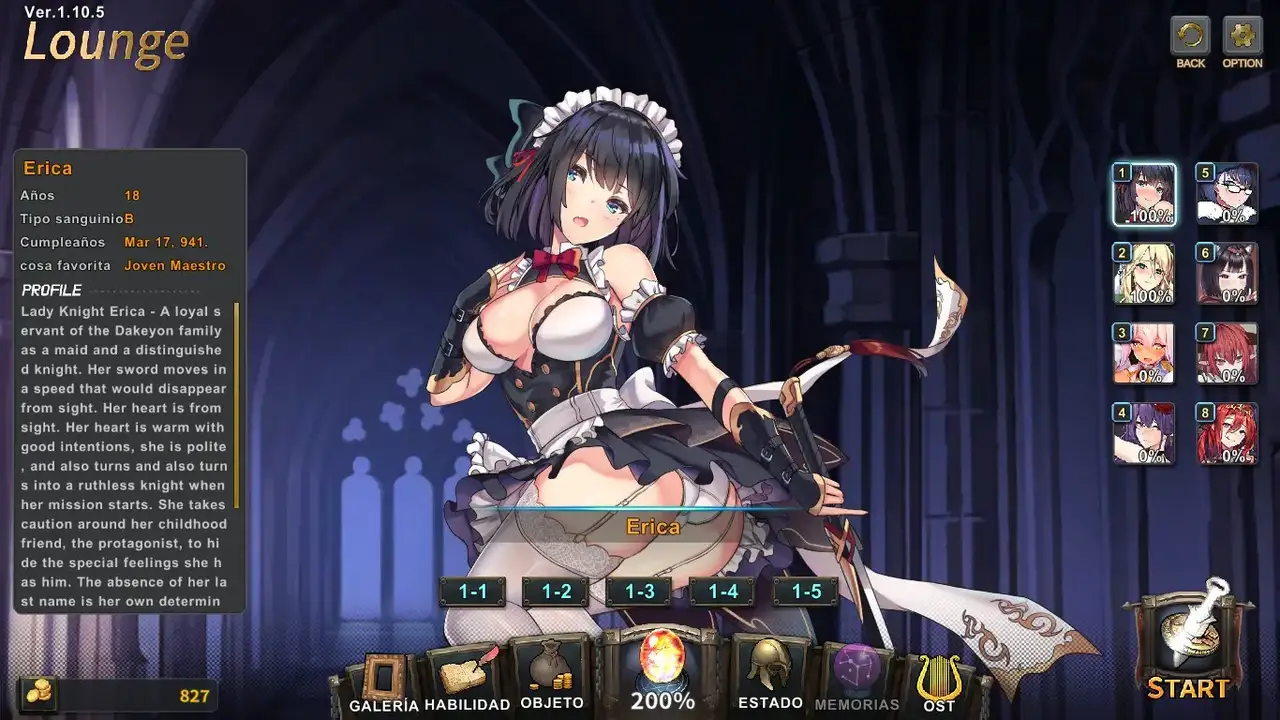Viewport: 1280px width, 720px height.
Task: Start the mission with START
Action: (1188, 645)
